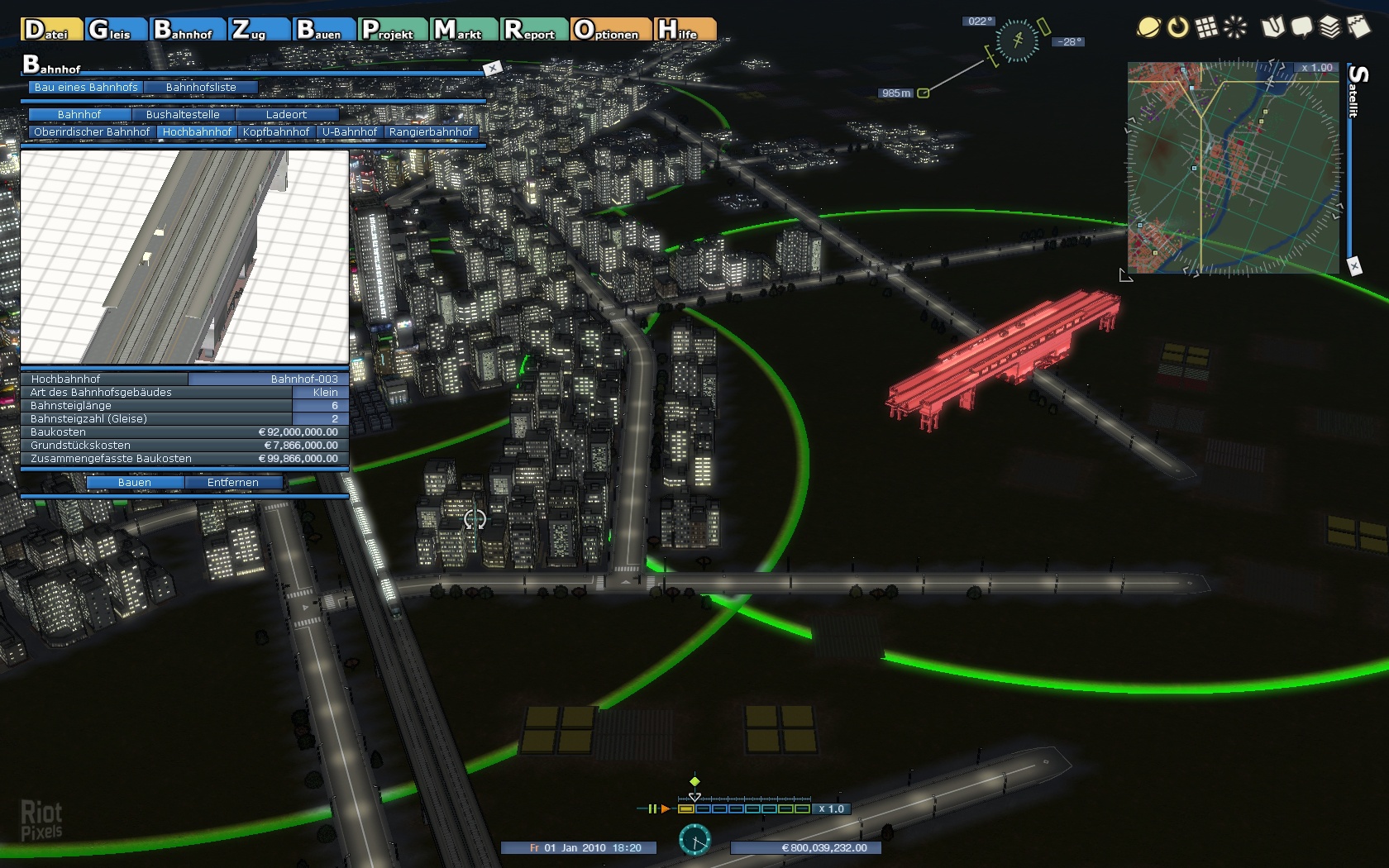1389x868 pixels.
Task: Open the Optionen menu
Action: click(x=610, y=30)
